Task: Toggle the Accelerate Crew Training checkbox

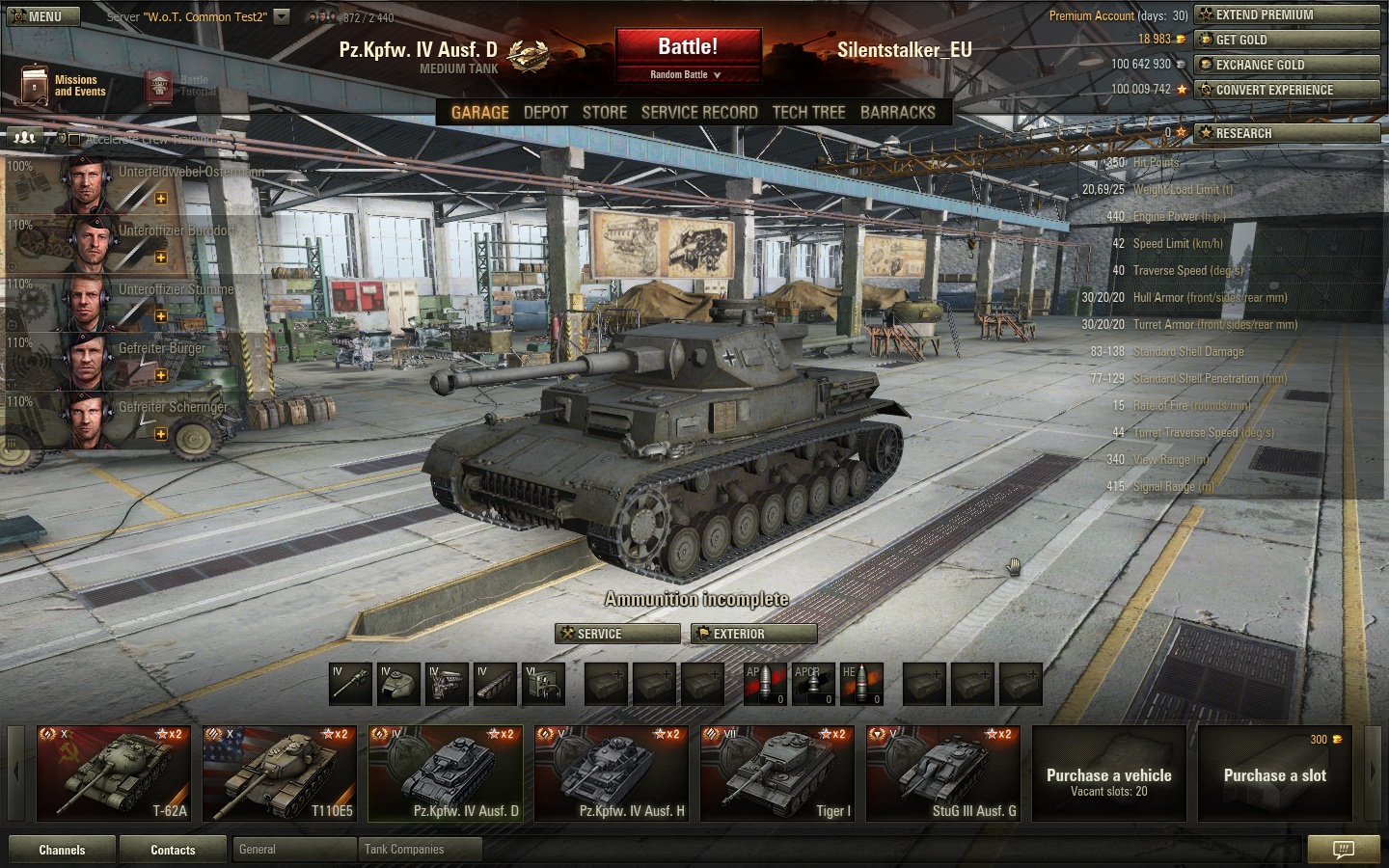Action: pyautogui.click(x=74, y=140)
